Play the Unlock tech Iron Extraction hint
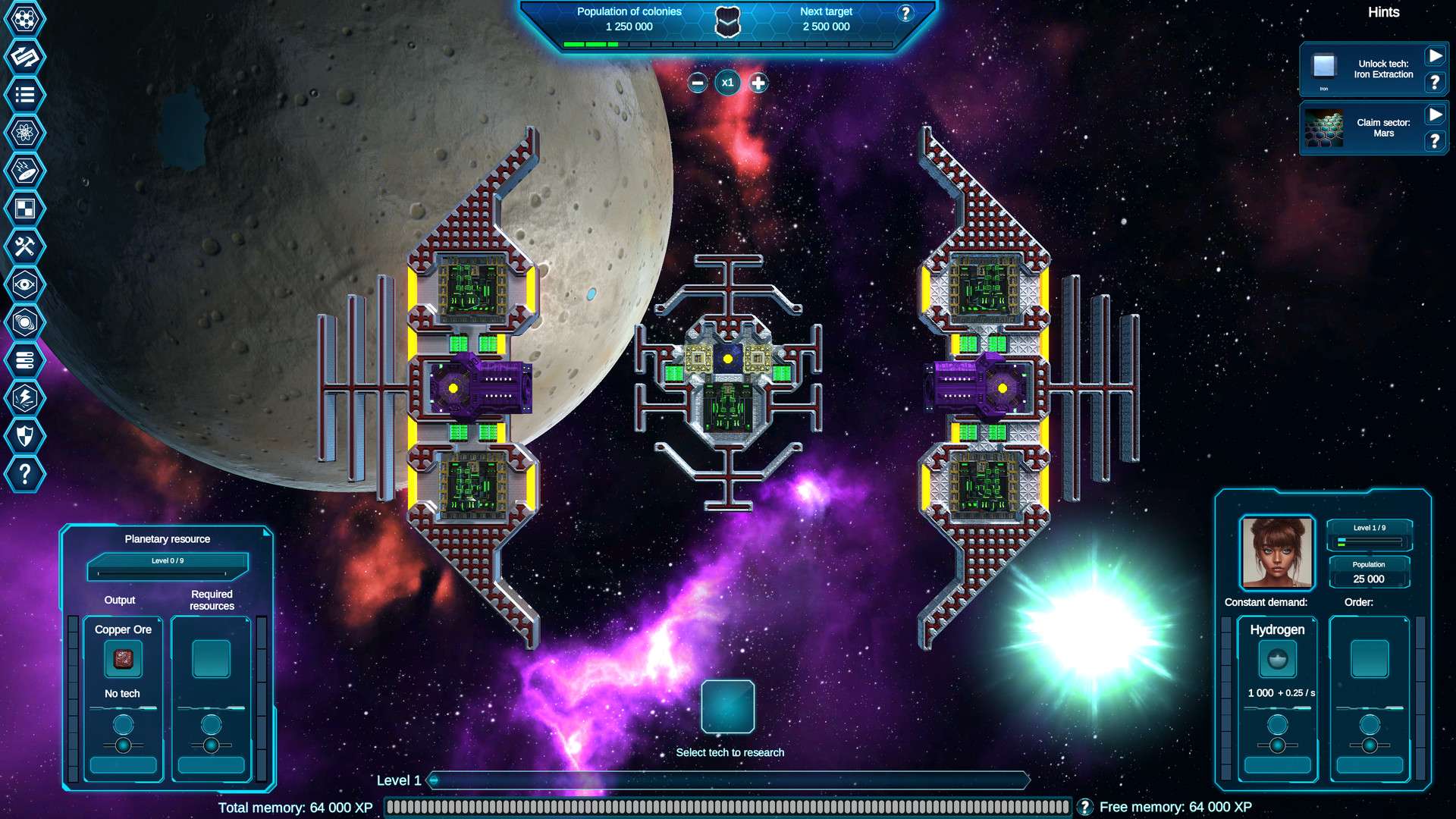The width and height of the screenshot is (1456, 819). 1435,56
